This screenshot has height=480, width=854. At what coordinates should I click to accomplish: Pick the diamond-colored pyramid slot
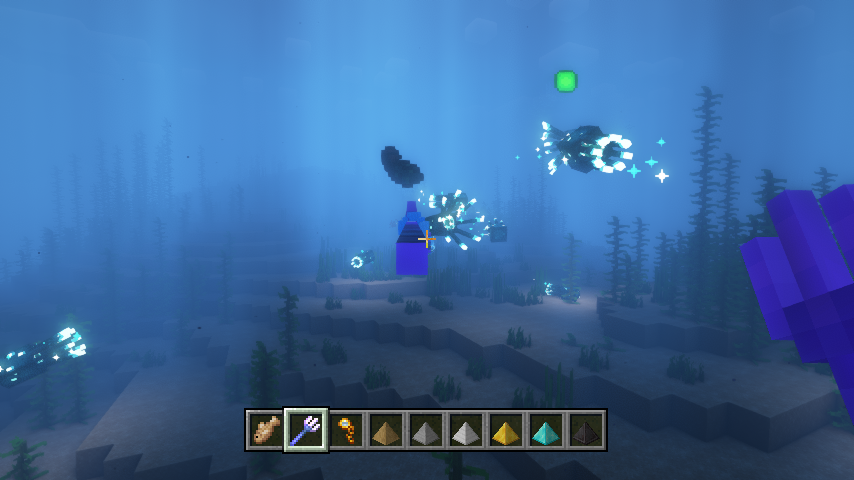coord(546,430)
